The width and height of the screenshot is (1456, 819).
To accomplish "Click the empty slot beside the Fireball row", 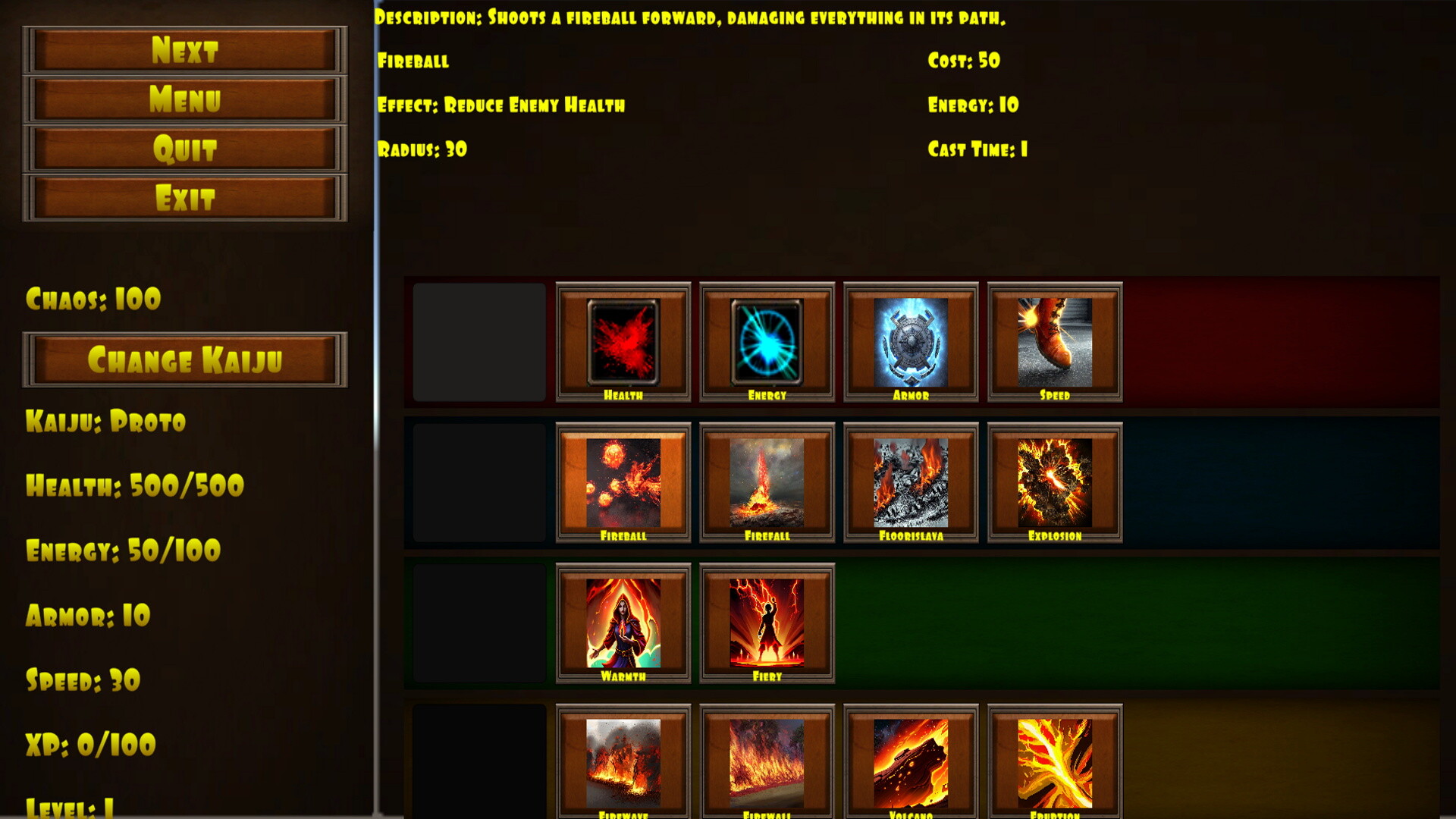I will [x=478, y=484].
